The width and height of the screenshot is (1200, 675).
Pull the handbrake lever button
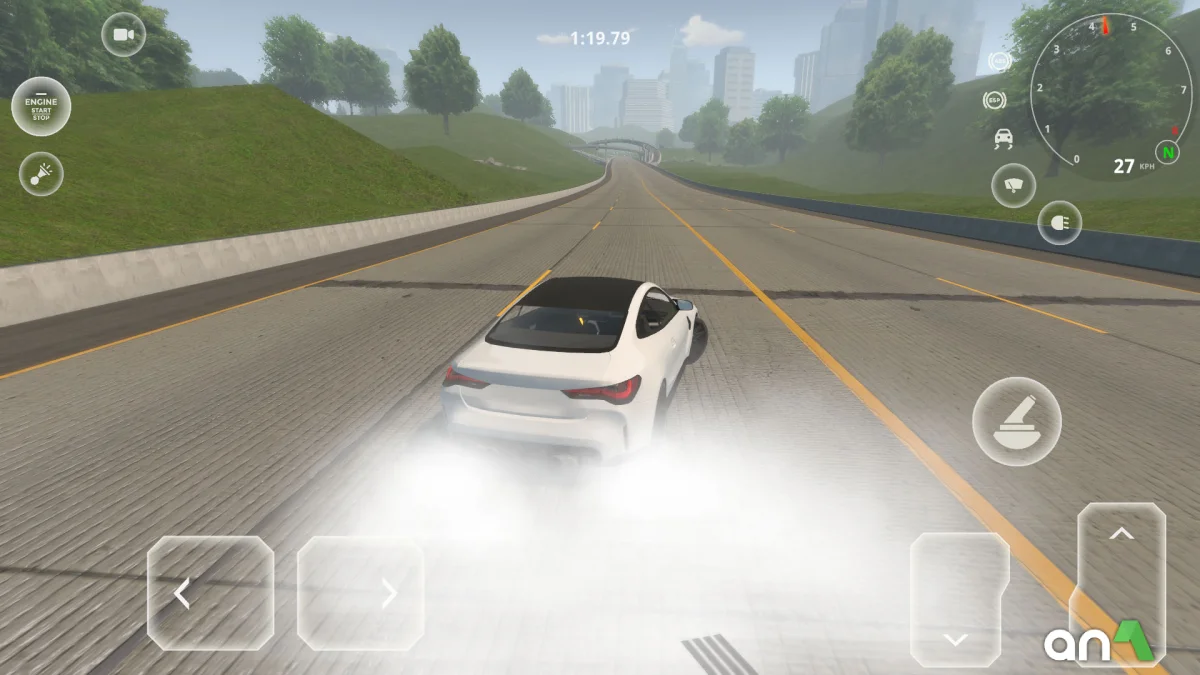1017,421
